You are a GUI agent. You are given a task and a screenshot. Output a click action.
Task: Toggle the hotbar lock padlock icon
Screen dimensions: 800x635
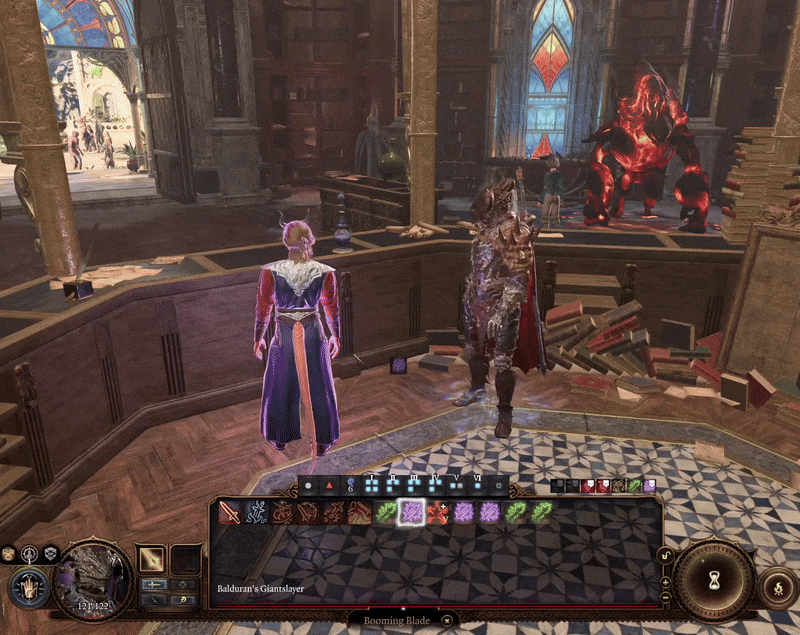pyautogui.click(x=666, y=556)
